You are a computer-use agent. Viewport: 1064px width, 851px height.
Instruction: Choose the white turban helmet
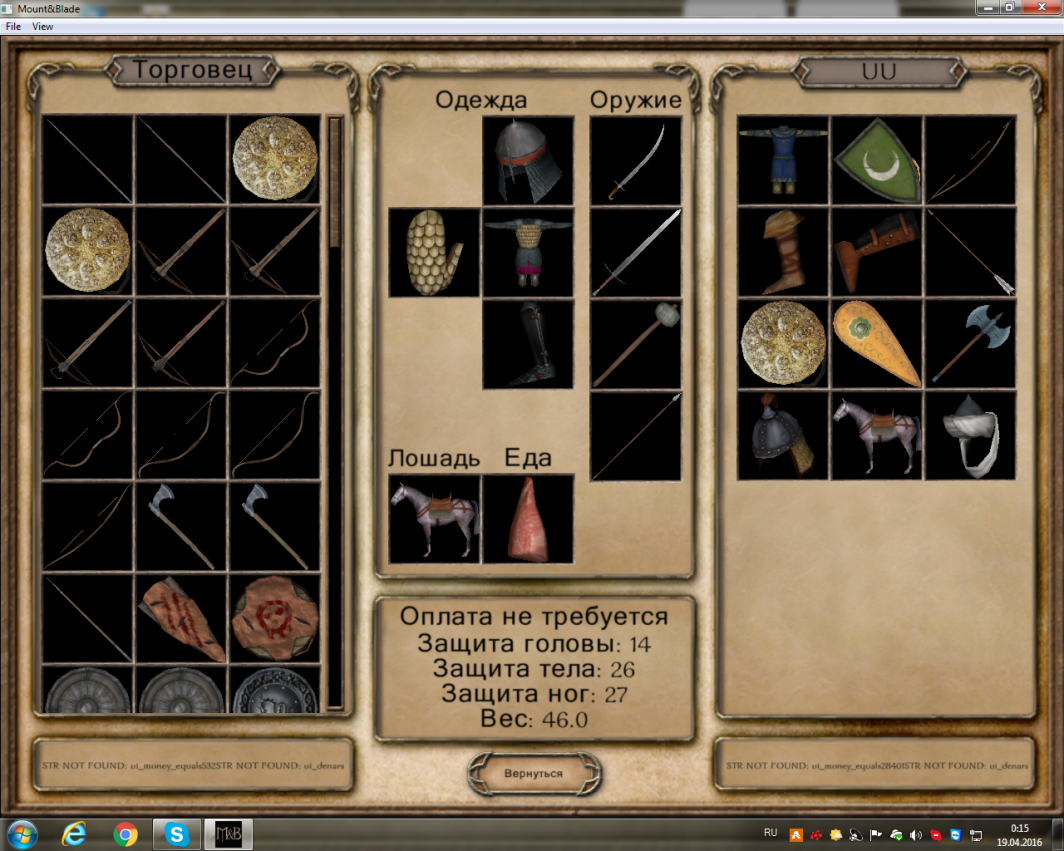tap(970, 435)
